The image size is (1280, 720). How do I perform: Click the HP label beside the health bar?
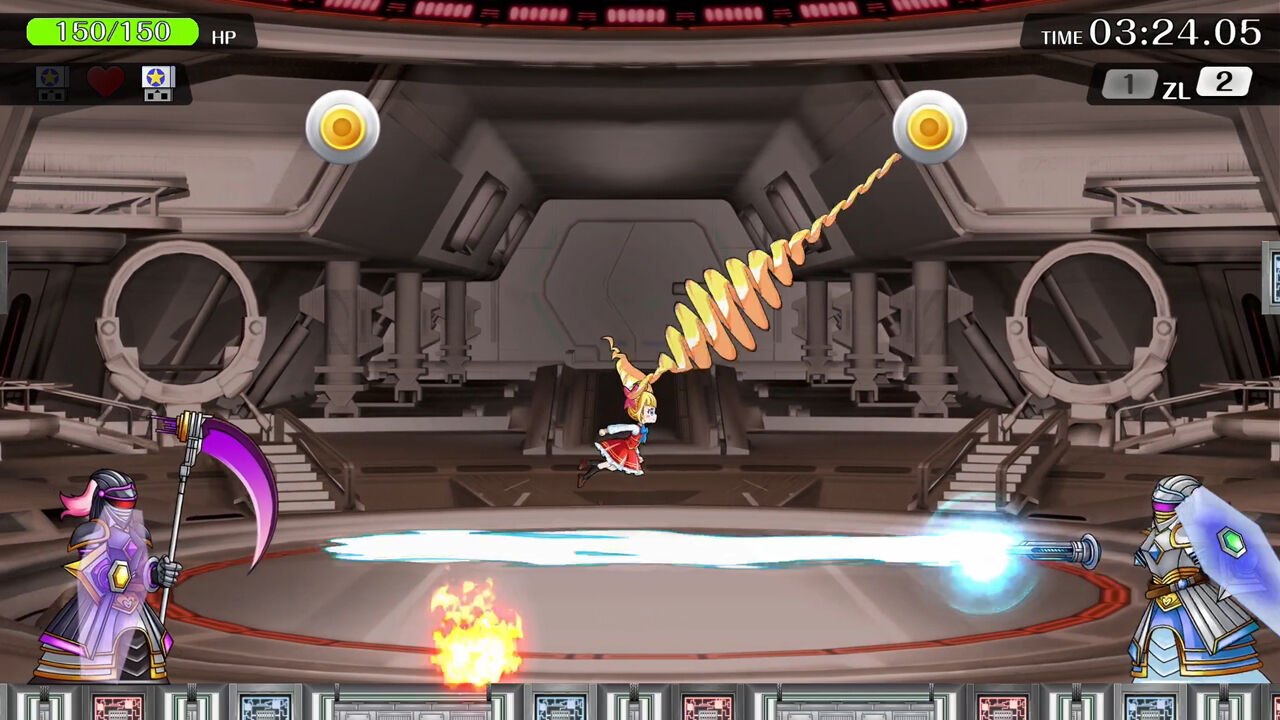point(225,37)
